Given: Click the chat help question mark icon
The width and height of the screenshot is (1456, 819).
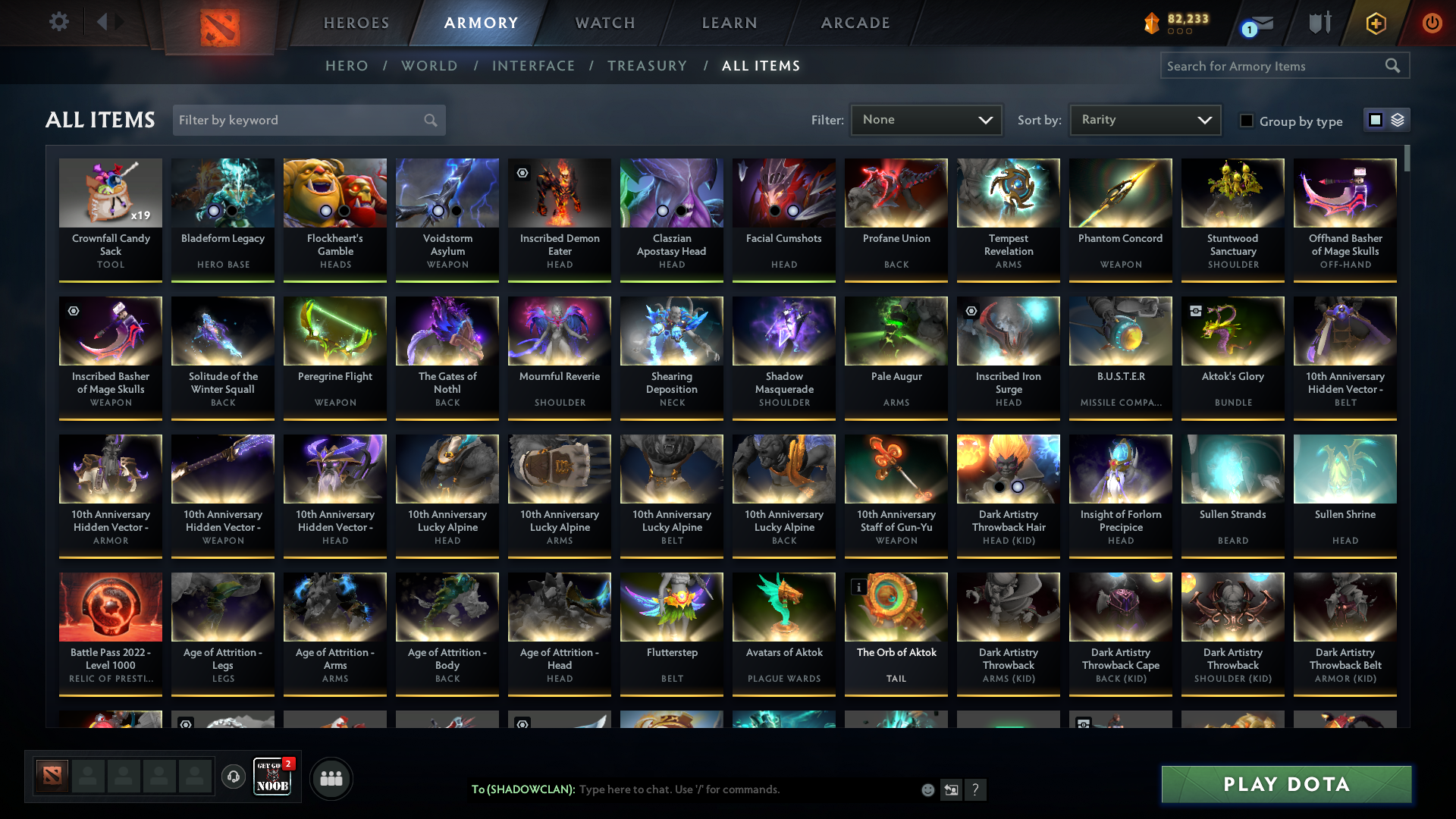Looking at the screenshot, I should (x=976, y=789).
